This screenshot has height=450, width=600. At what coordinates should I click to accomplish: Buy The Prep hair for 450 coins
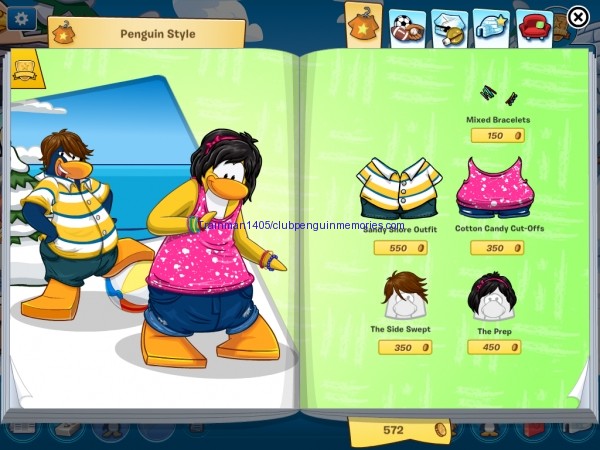pyautogui.click(x=494, y=347)
